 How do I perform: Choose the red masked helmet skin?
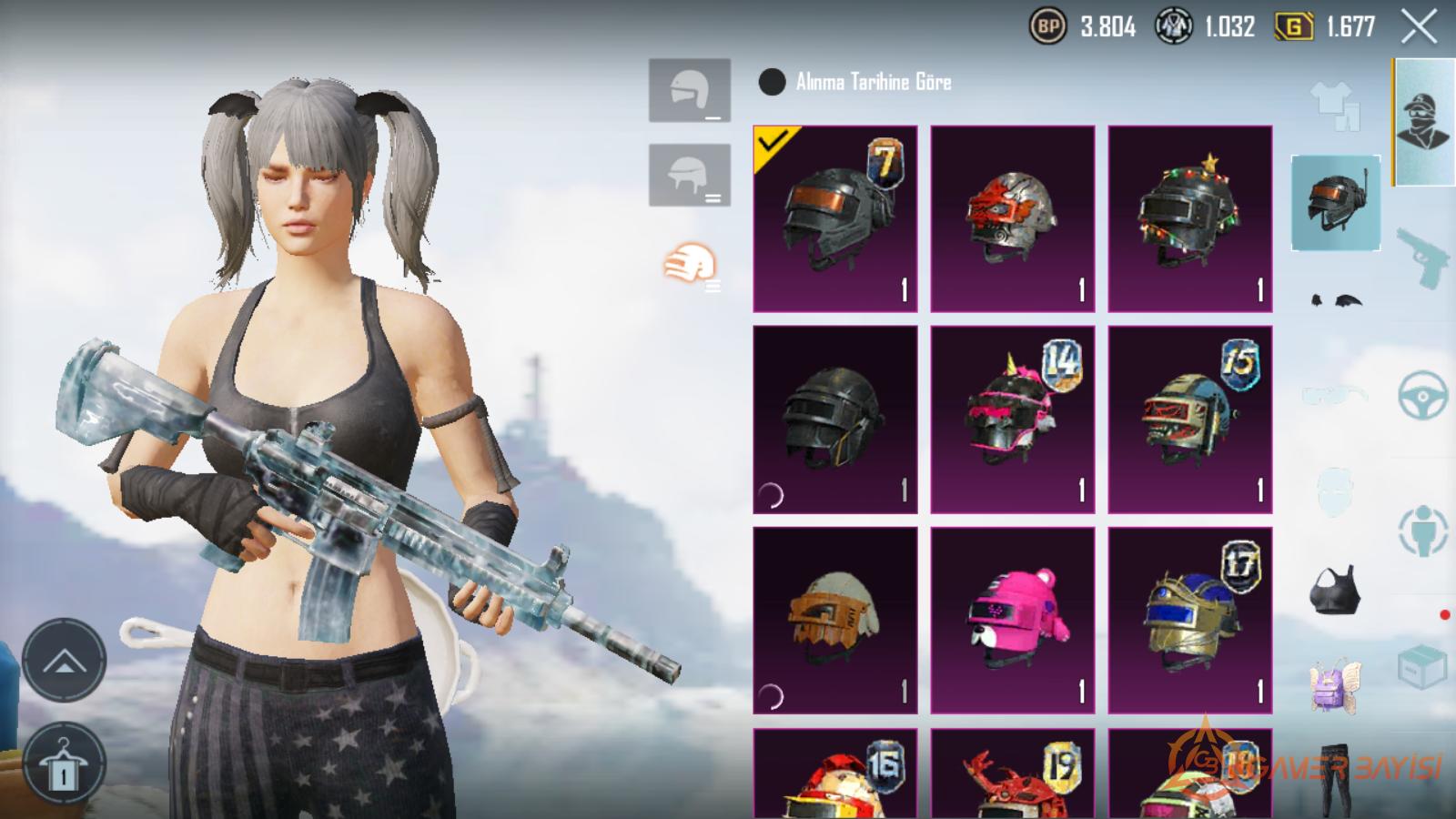coord(1012,219)
